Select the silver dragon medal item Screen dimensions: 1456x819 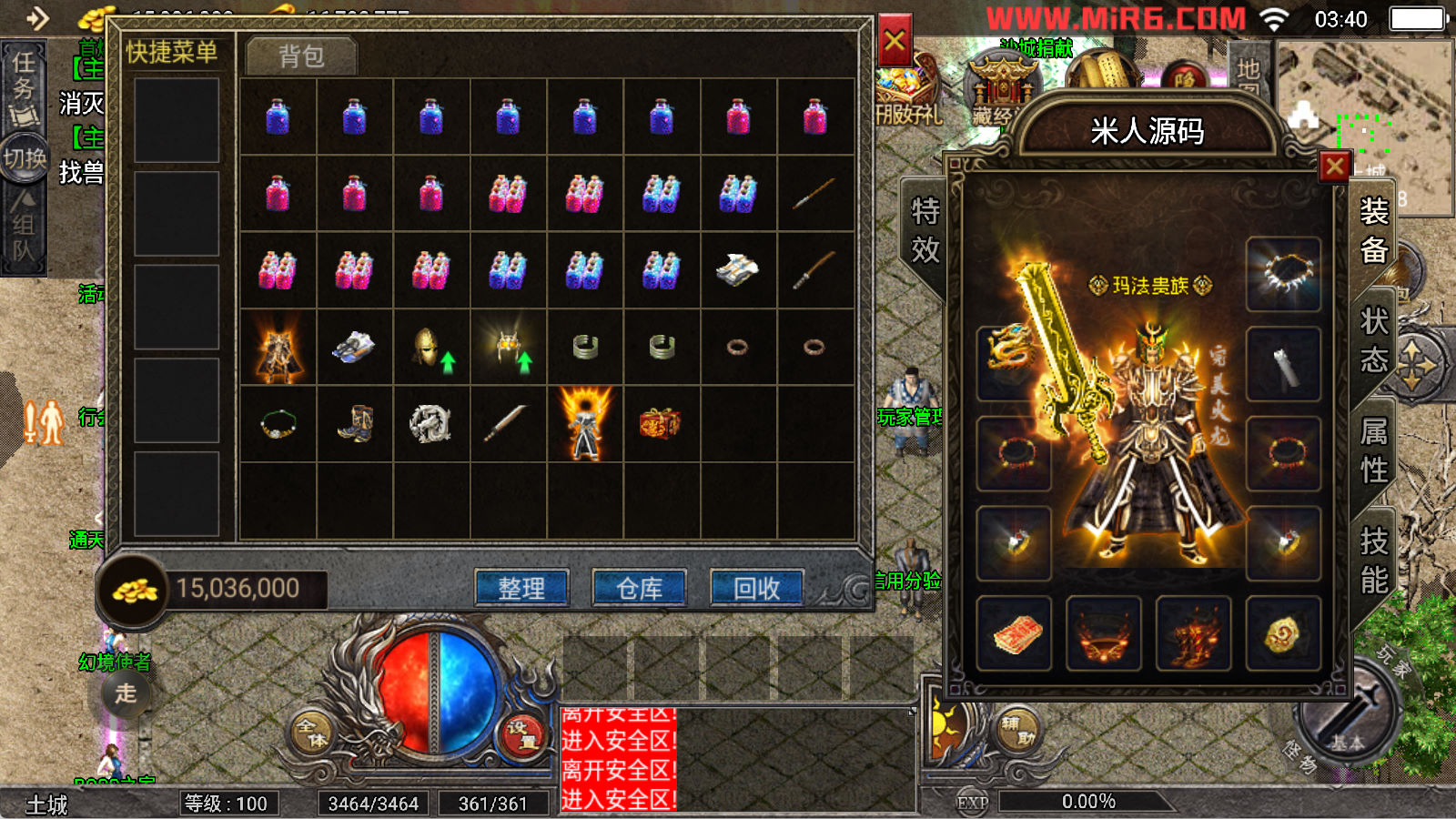click(430, 424)
